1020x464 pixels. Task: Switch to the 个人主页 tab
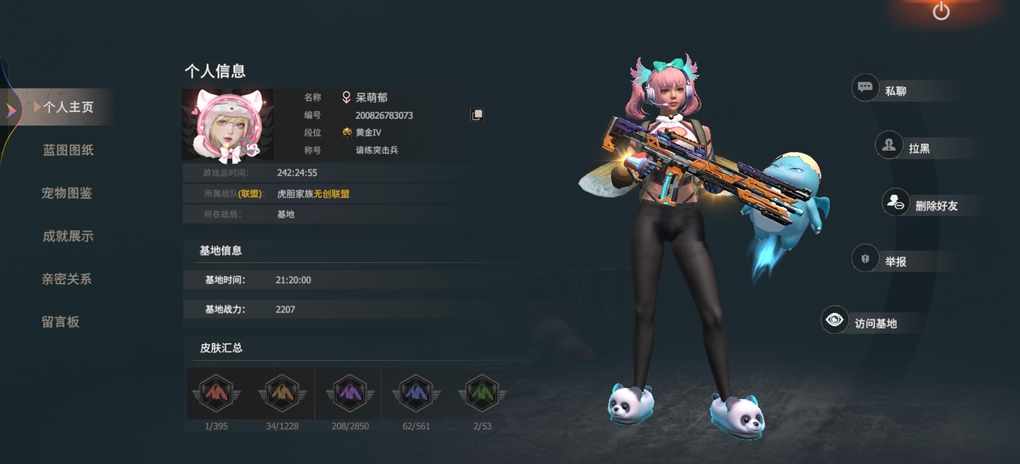pos(68,107)
